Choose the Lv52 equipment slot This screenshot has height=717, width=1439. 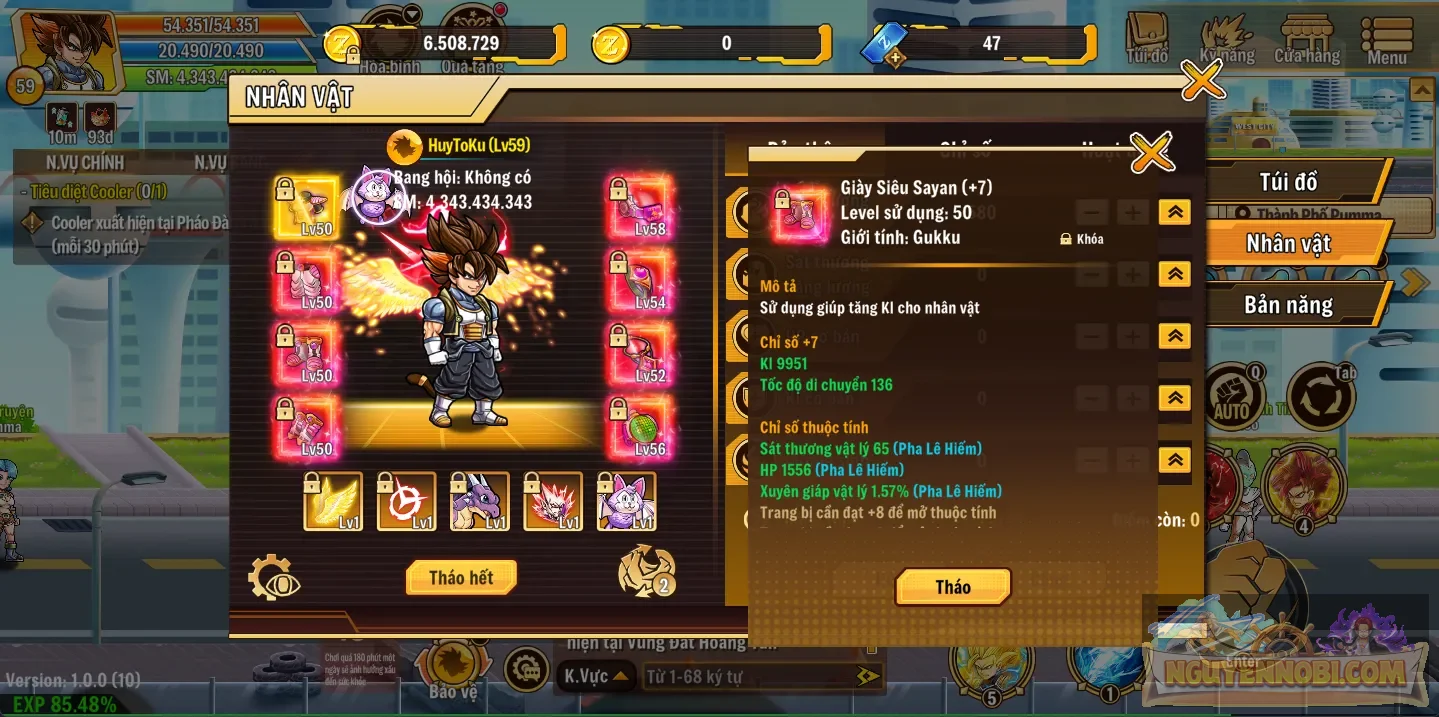point(640,356)
